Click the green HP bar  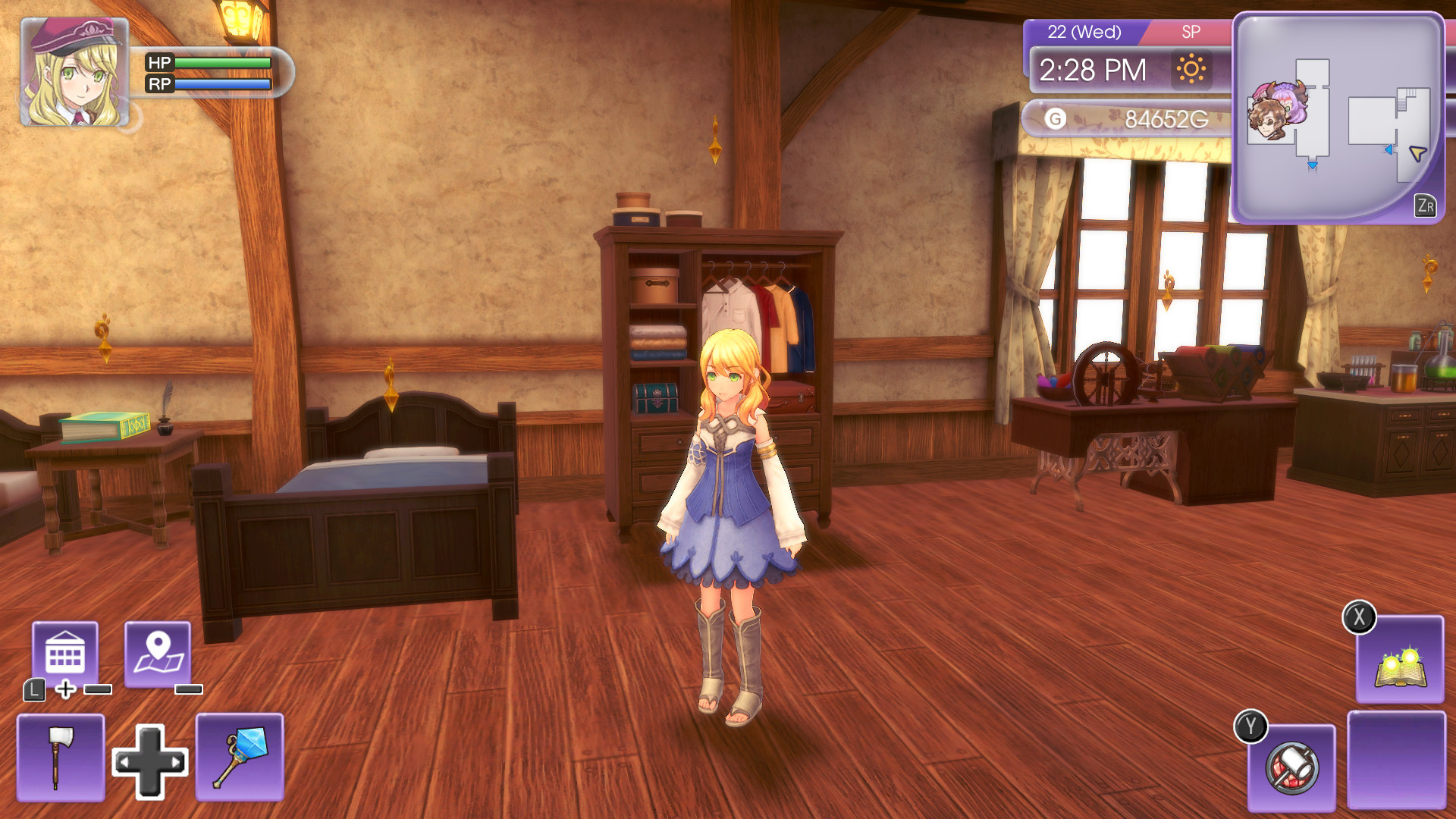[220, 63]
